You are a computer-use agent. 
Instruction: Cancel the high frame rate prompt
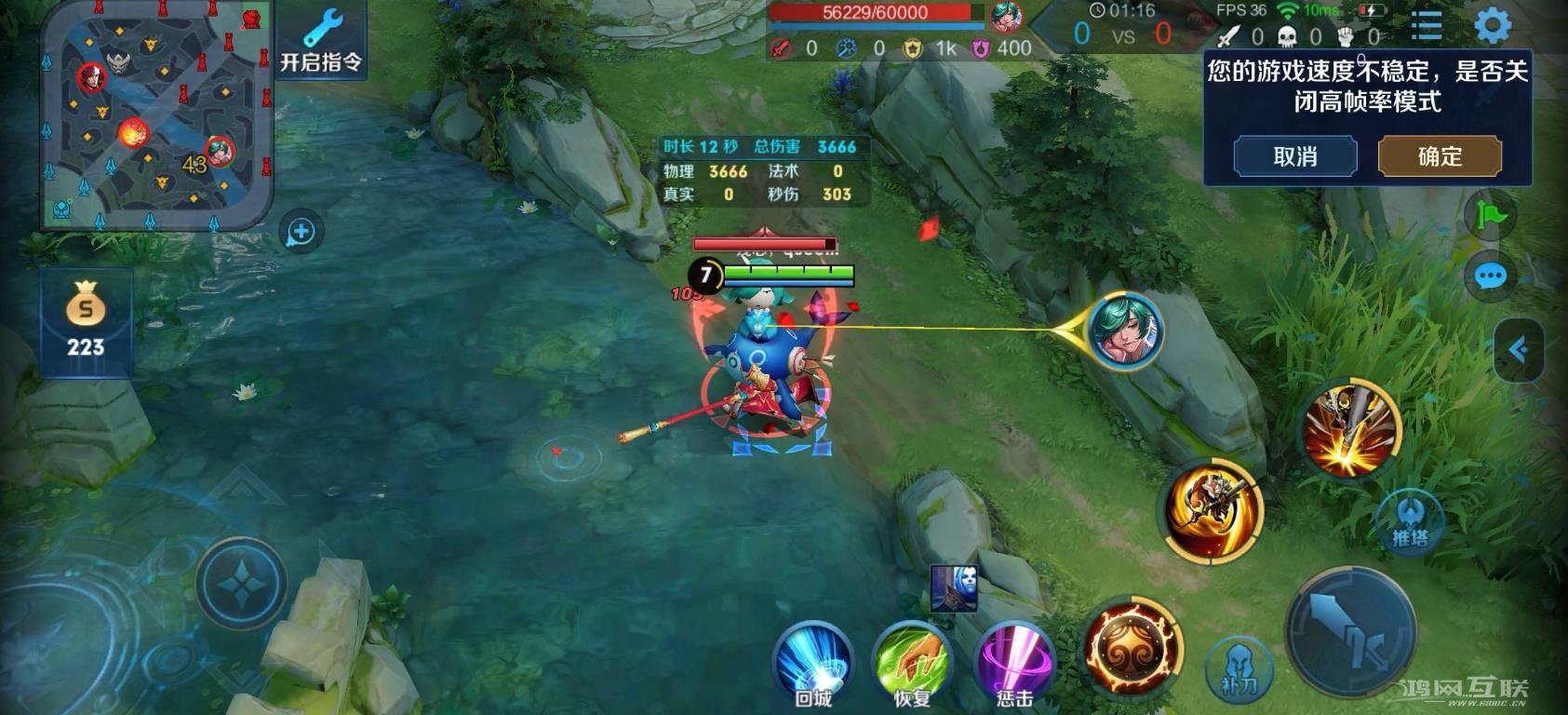point(1294,156)
